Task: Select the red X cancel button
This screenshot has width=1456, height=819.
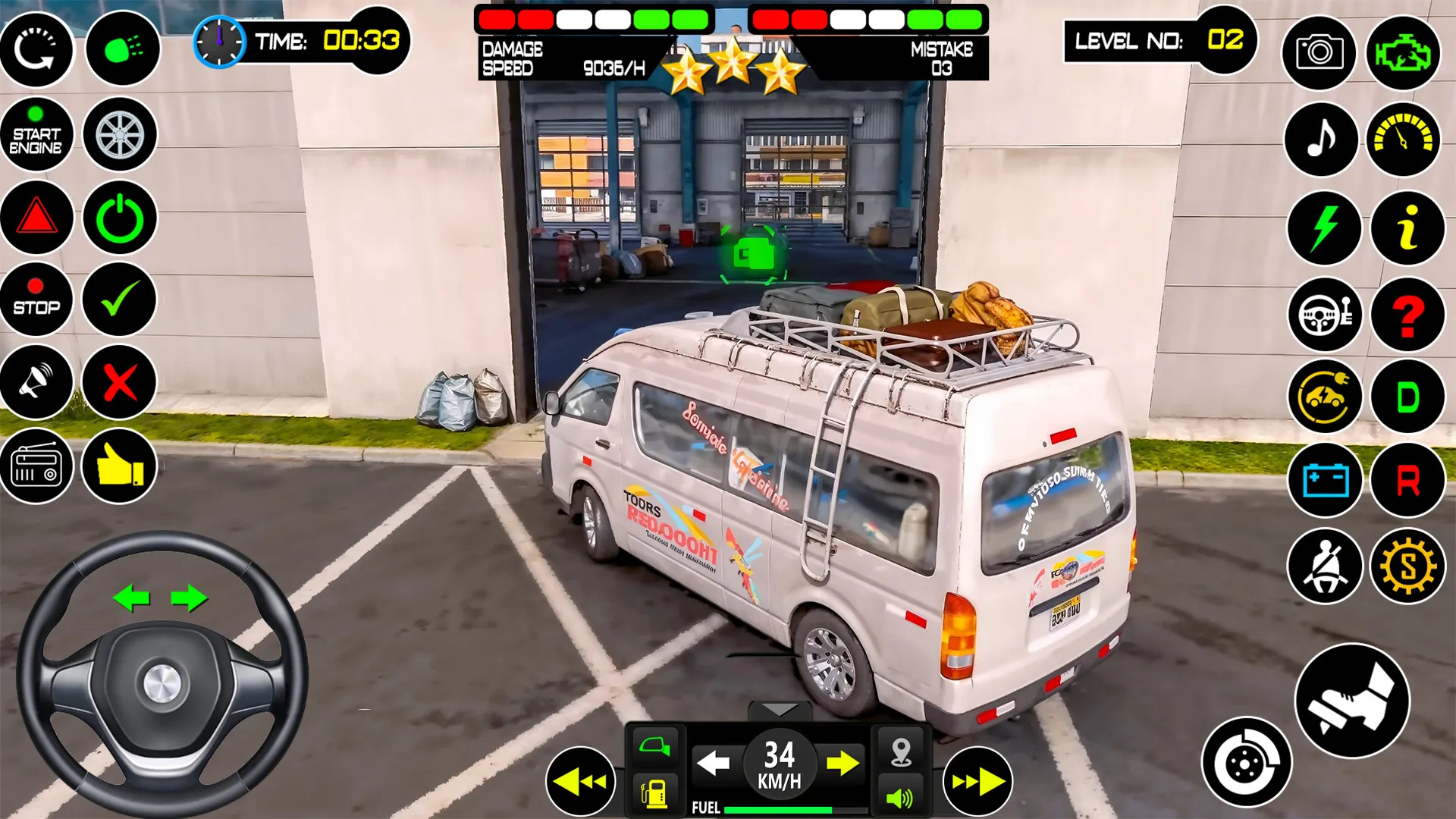Action: click(x=120, y=381)
